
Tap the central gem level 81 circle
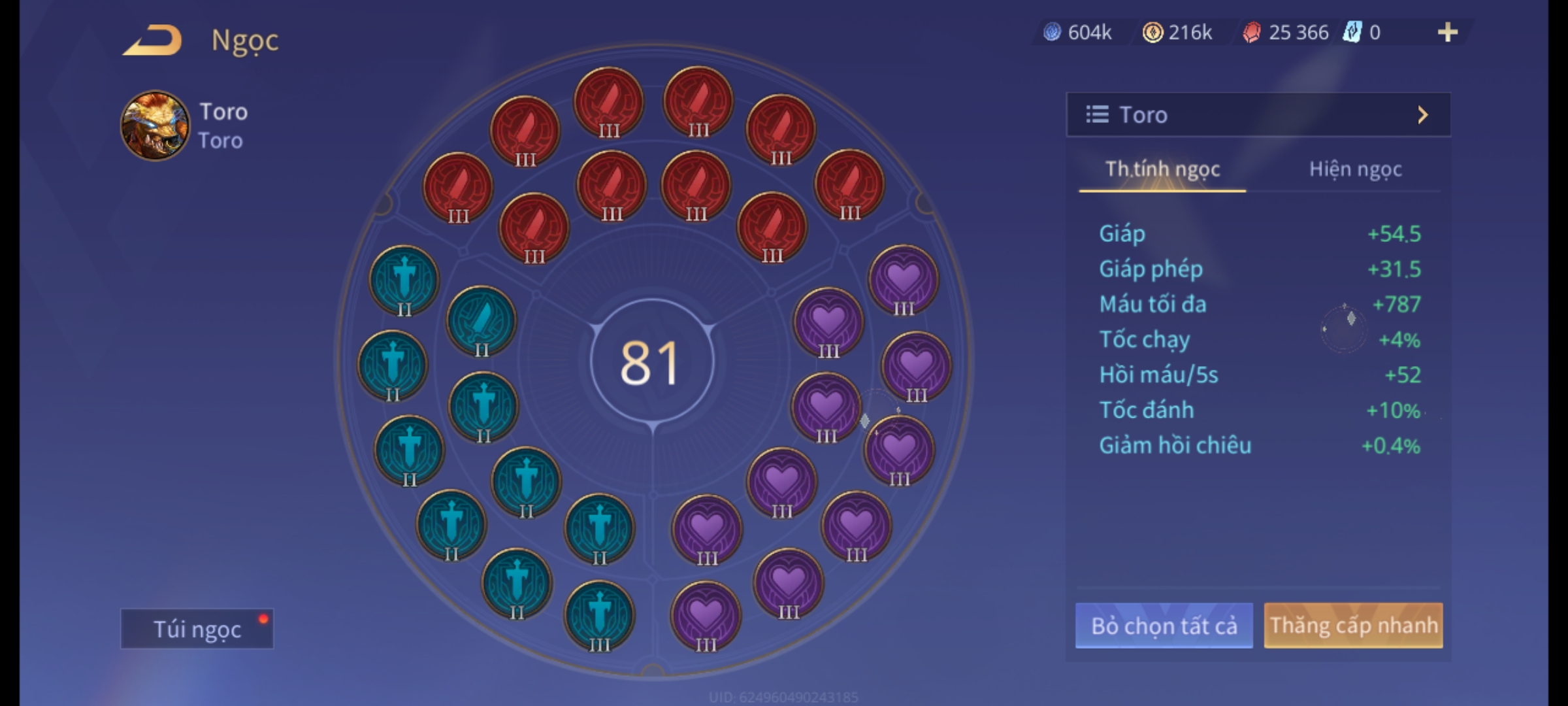(x=651, y=361)
